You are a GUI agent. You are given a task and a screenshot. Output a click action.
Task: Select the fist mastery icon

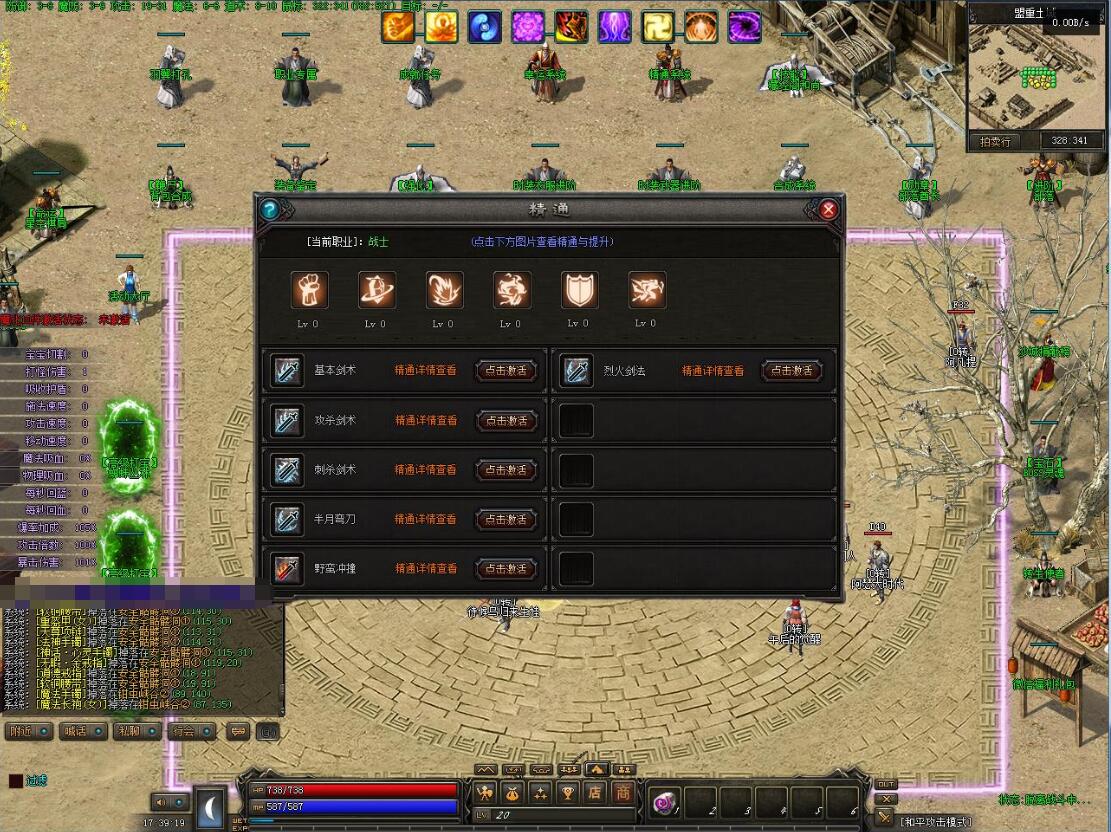click(310, 290)
